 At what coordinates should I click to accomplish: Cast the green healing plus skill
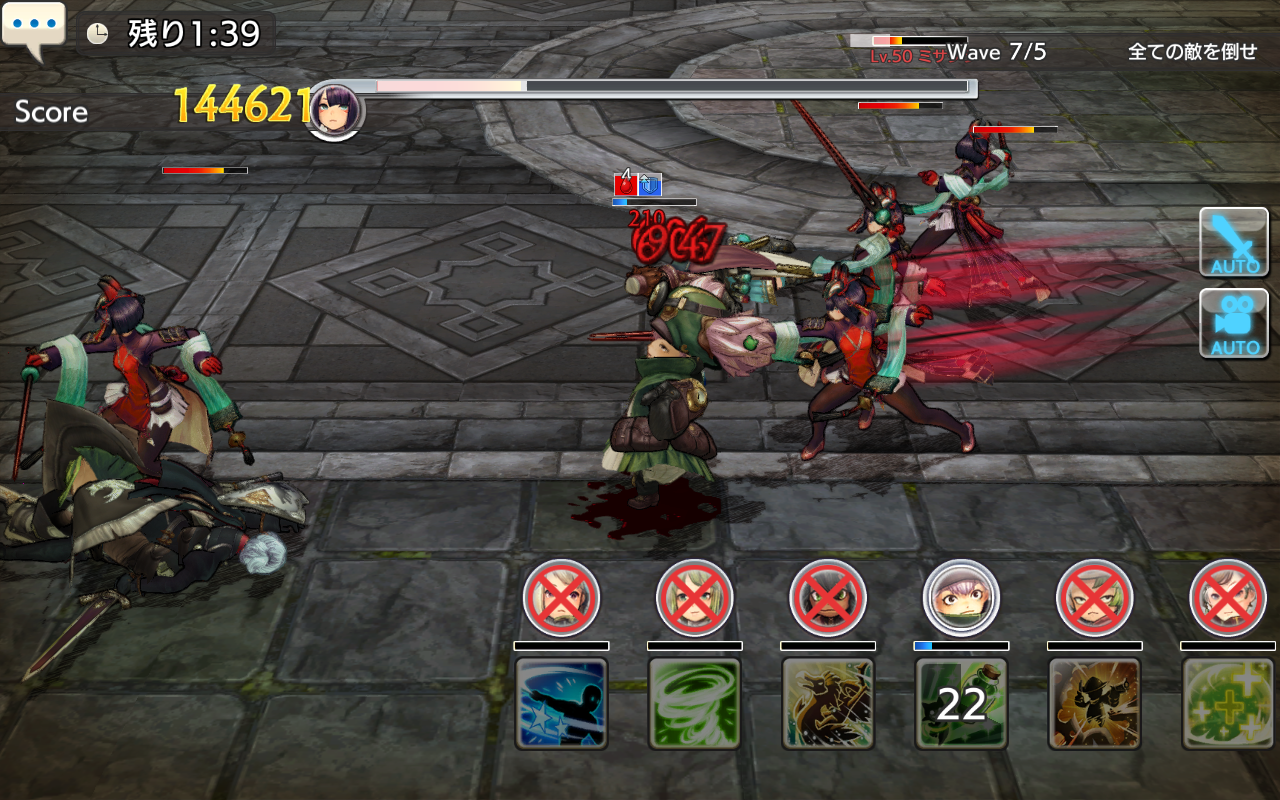point(1227,703)
